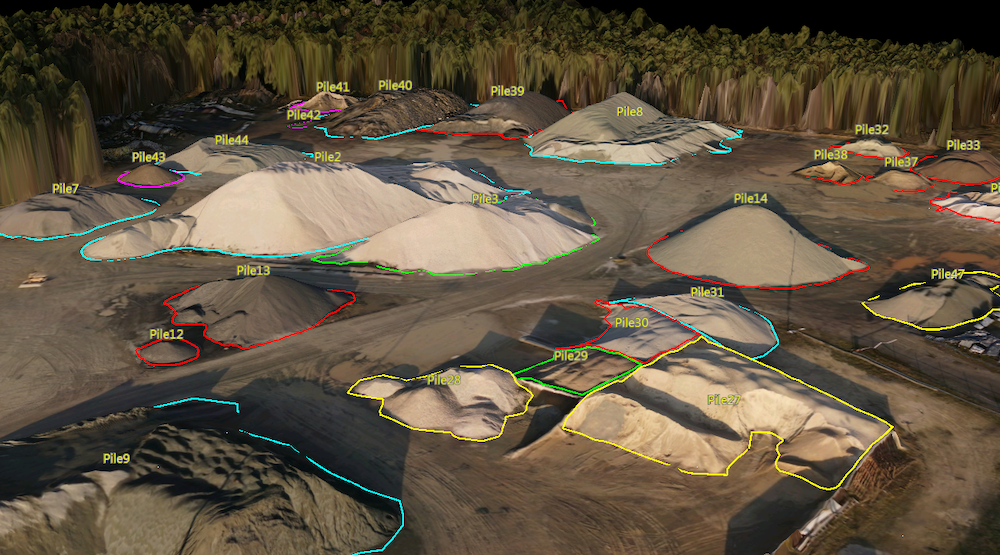Select the Pile33 label
Viewport: 1000px width, 555px height.
(963, 145)
